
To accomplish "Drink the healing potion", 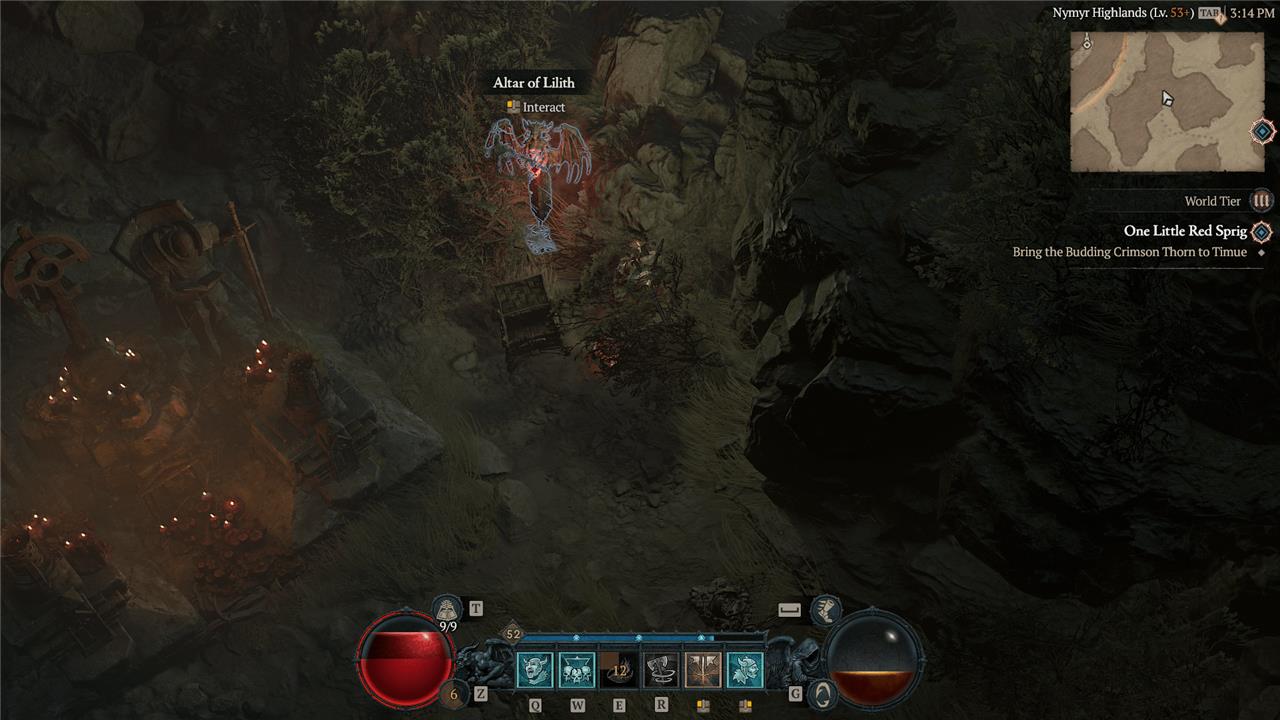I will click(x=454, y=693).
